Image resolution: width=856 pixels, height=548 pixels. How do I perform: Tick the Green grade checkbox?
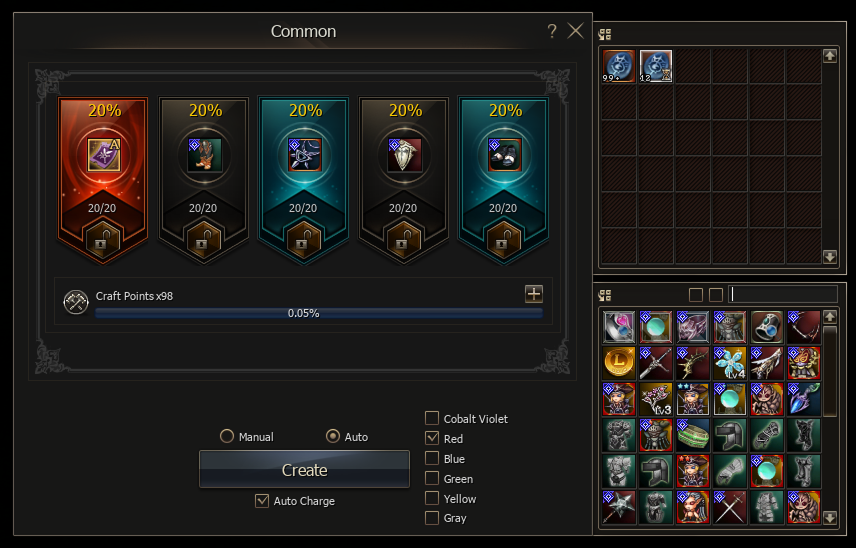[x=432, y=478]
